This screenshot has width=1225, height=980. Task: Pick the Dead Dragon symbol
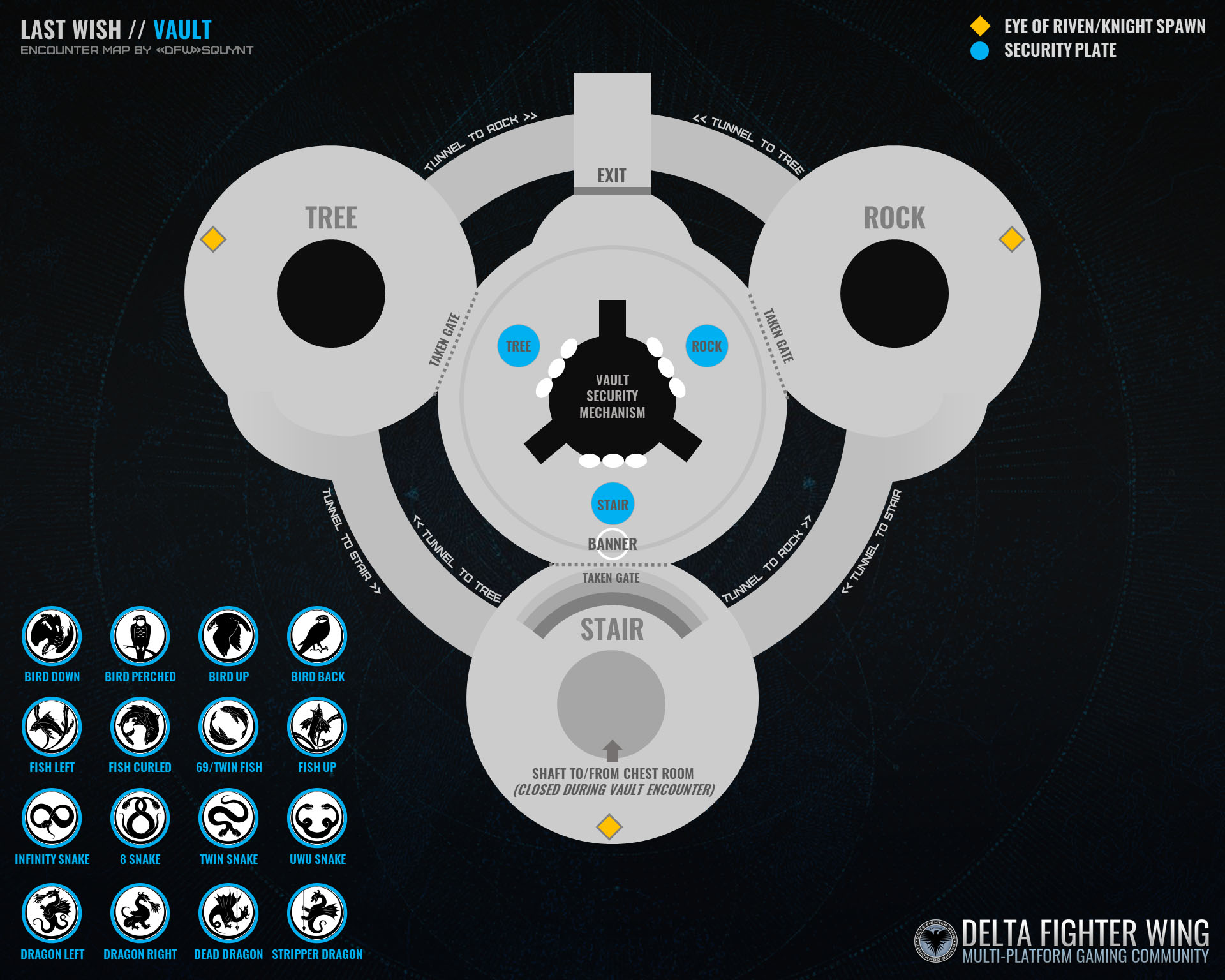pyautogui.click(x=228, y=913)
